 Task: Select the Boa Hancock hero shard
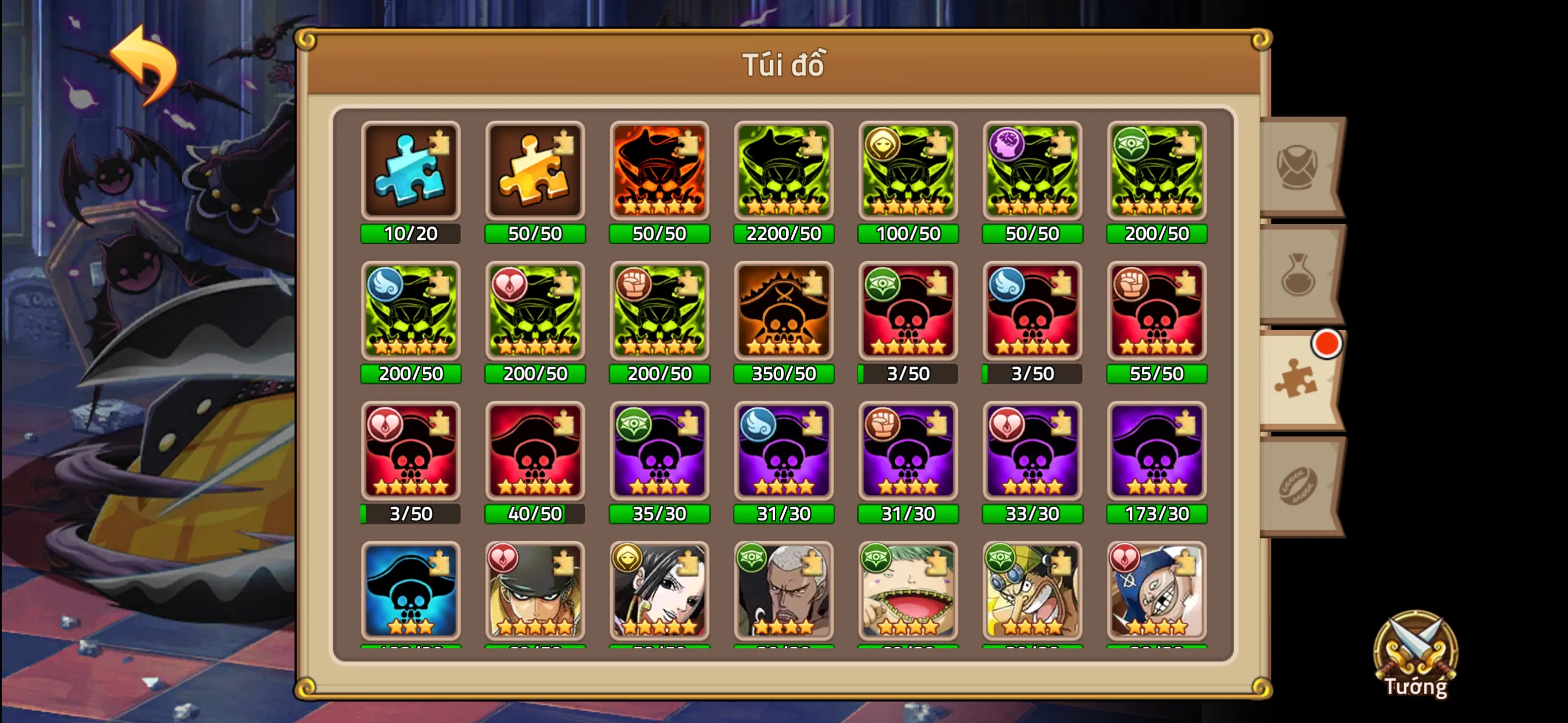pos(659,592)
